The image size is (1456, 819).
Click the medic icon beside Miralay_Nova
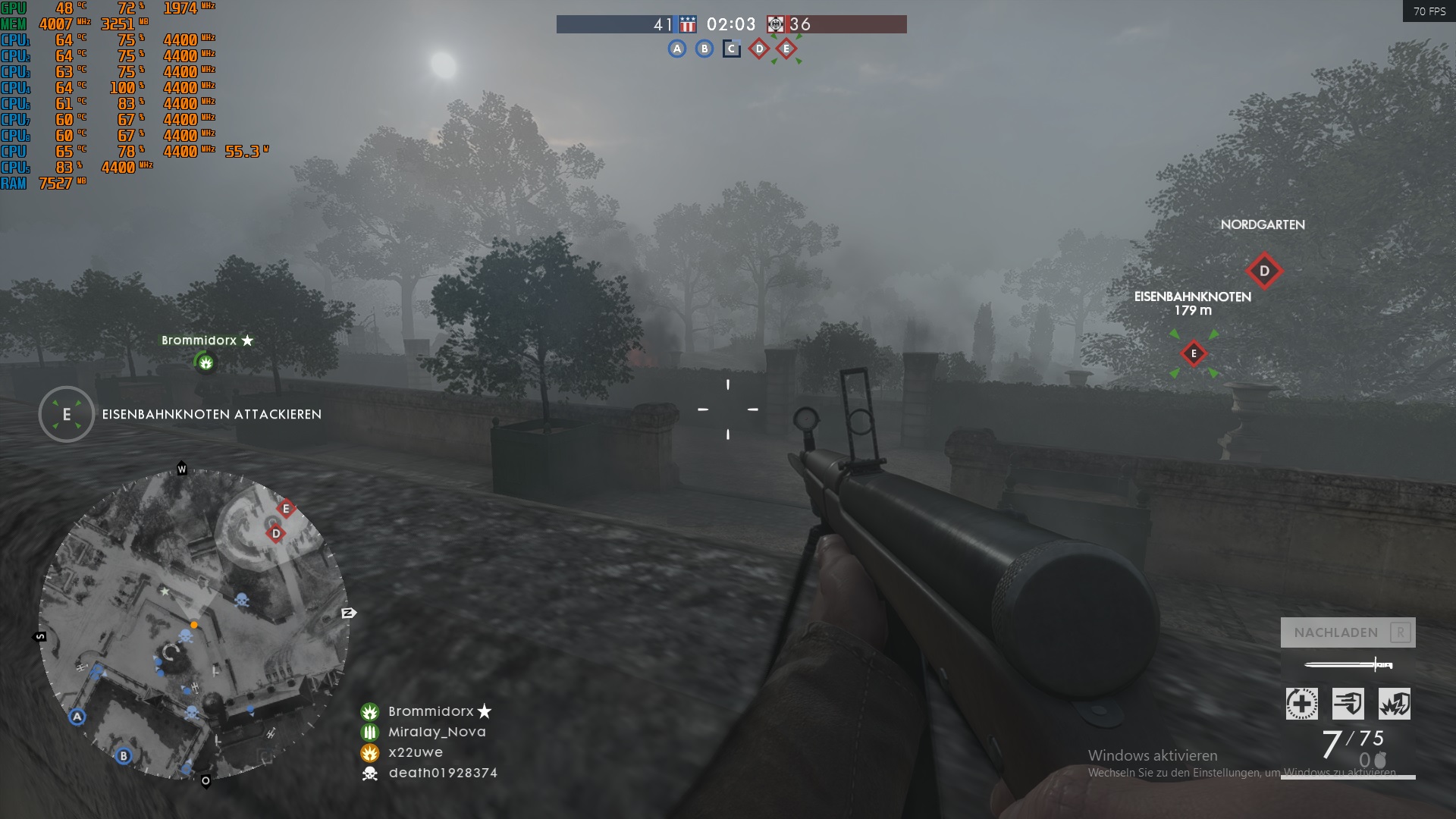point(369,732)
